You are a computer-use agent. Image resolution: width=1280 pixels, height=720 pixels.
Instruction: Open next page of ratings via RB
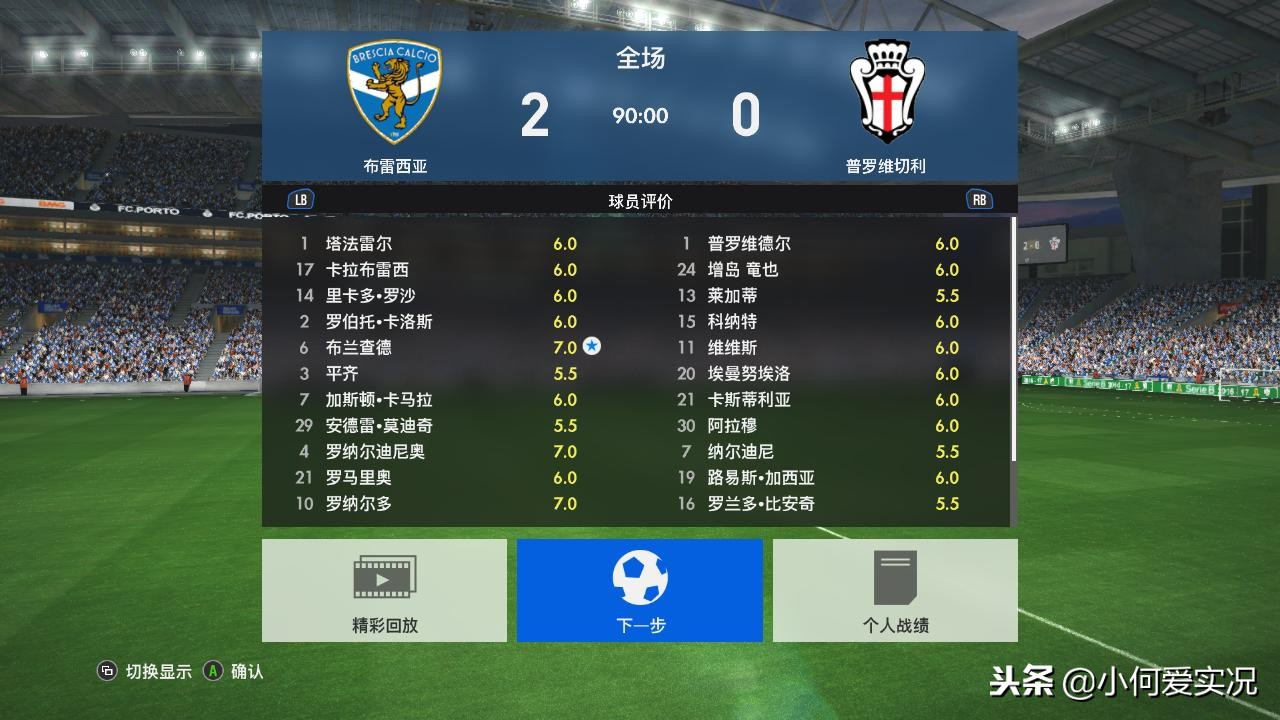pos(978,199)
